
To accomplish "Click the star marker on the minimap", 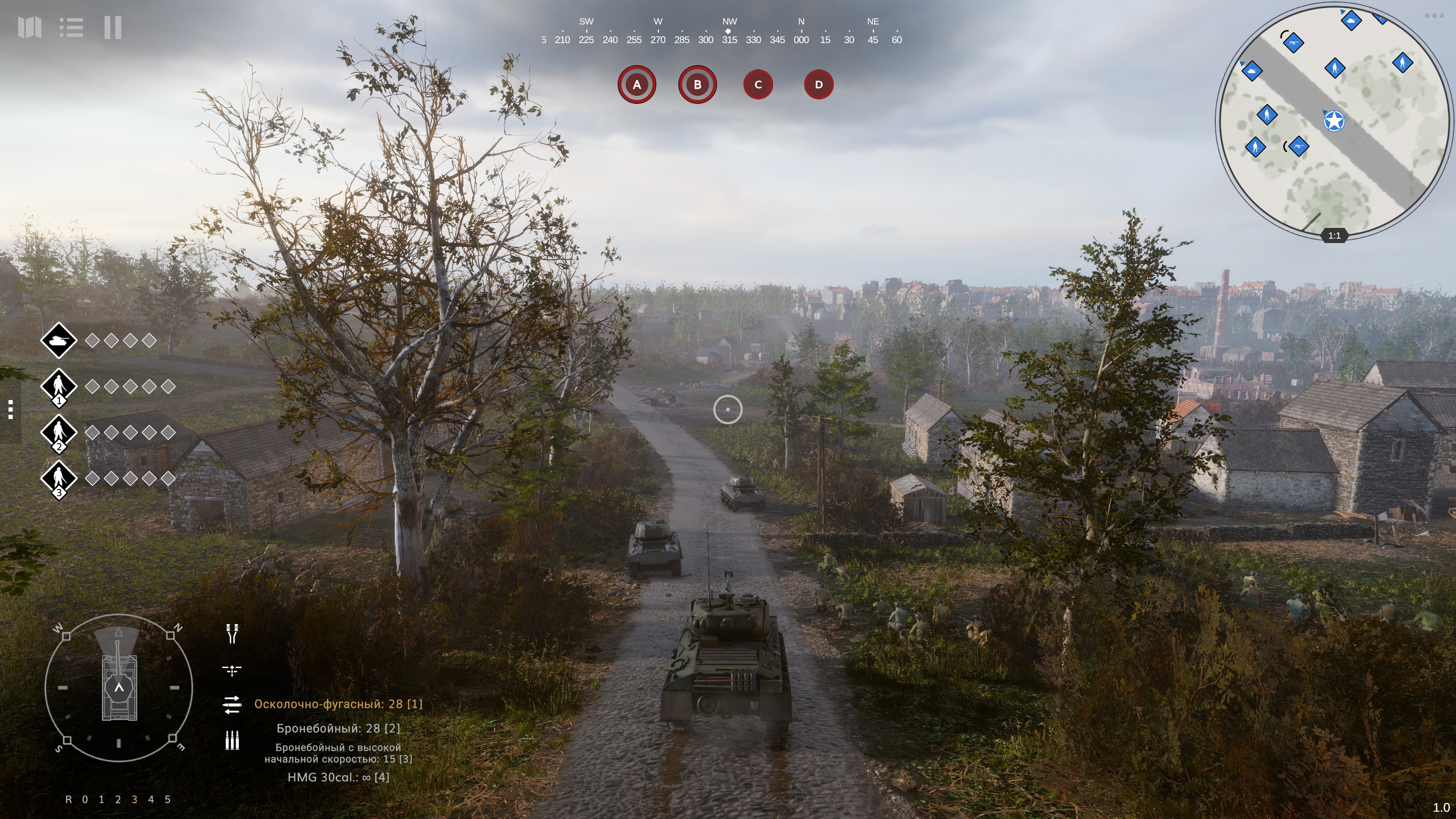I will 1335,121.
